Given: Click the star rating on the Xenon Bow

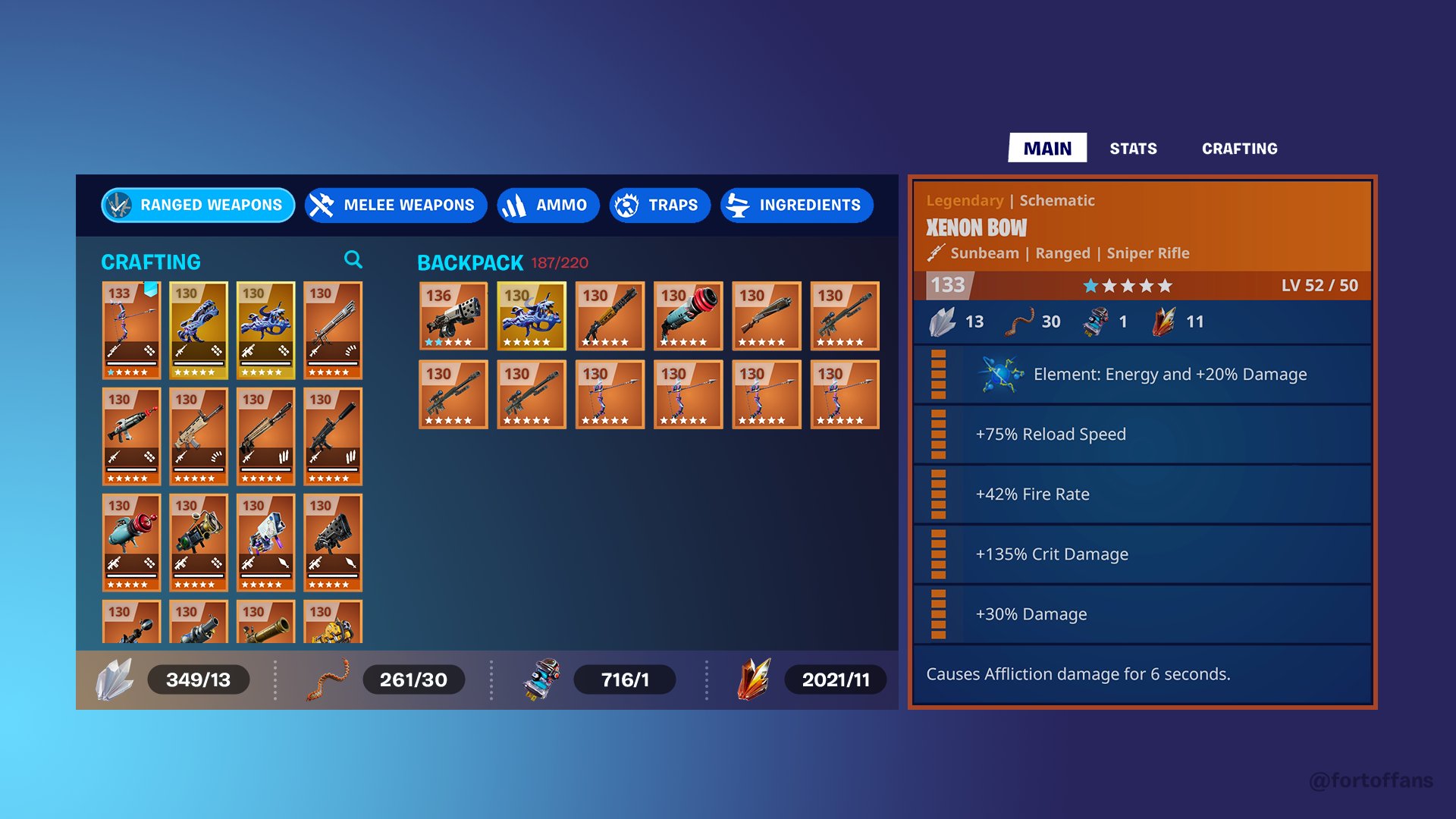Looking at the screenshot, I should point(1128,286).
